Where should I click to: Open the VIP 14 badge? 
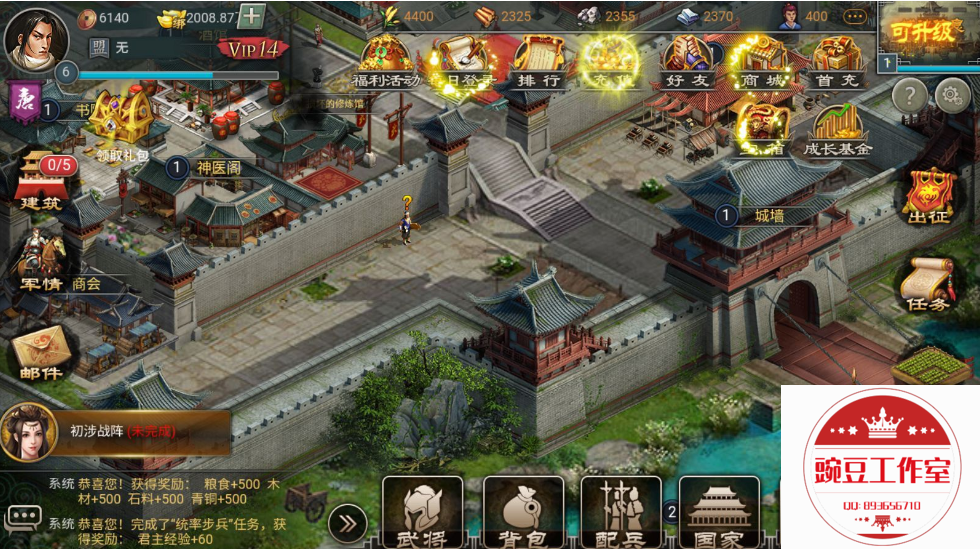pos(253,49)
